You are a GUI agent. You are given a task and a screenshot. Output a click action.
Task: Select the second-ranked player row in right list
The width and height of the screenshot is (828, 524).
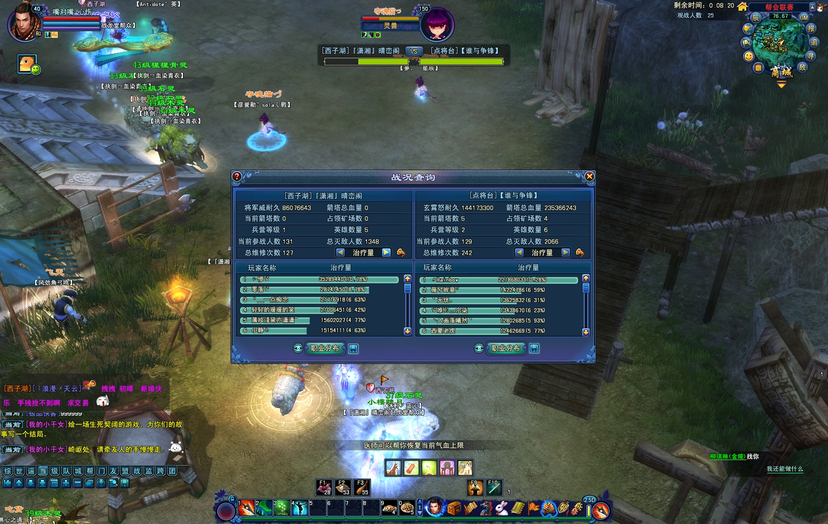coord(496,290)
